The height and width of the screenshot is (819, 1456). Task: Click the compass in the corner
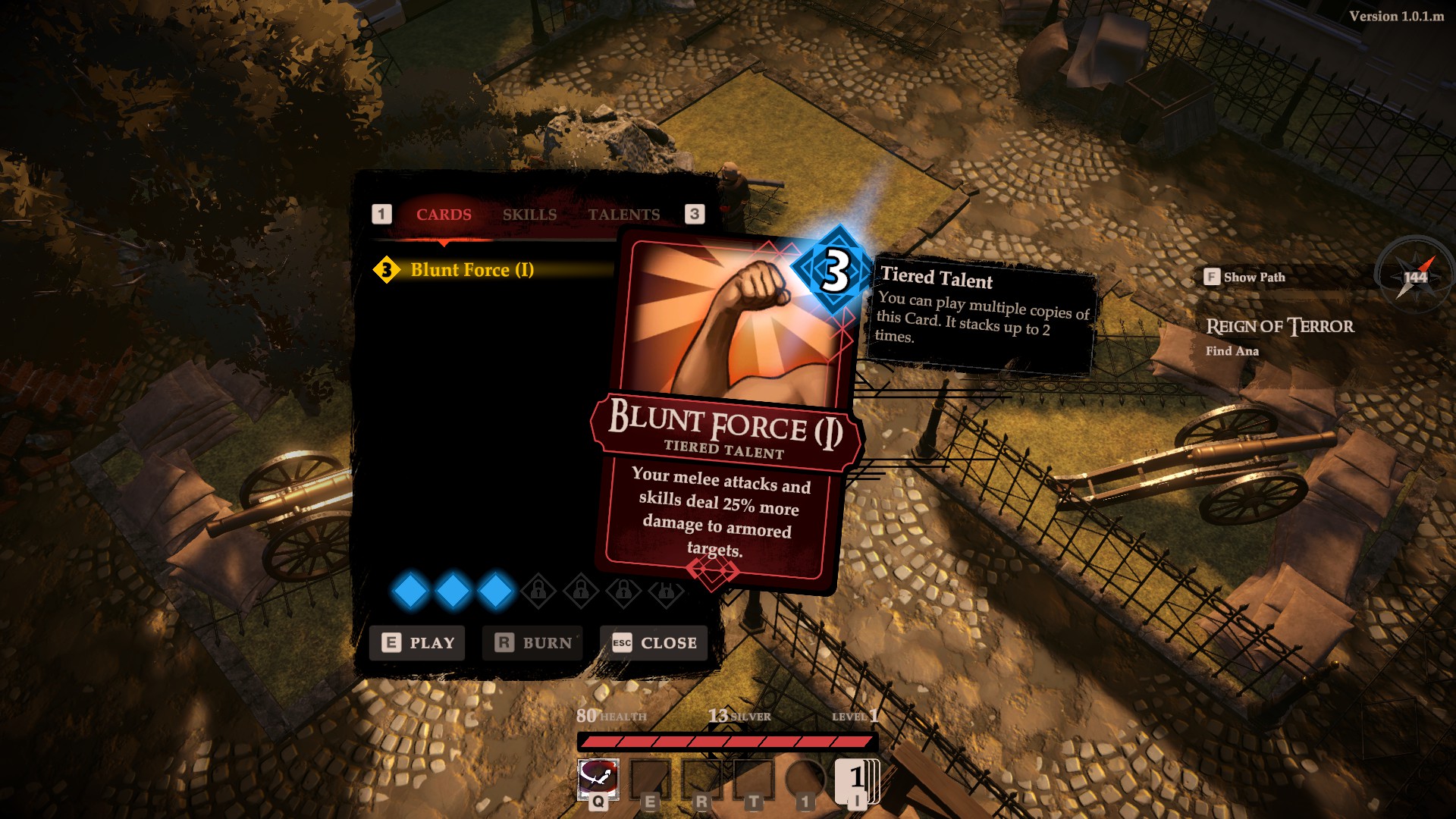coord(1415,276)
